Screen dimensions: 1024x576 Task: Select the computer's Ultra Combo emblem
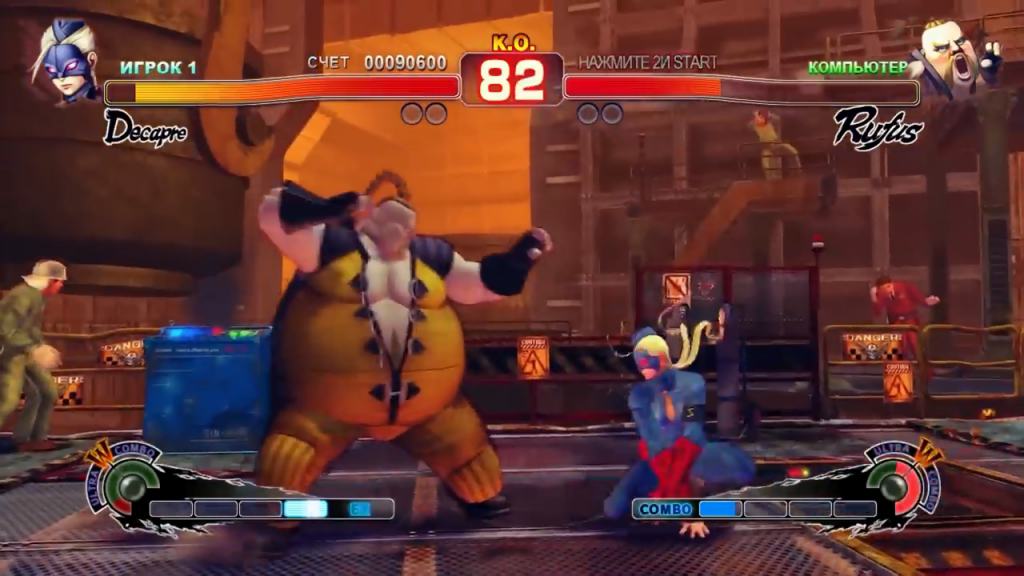[x=895, y=480]
